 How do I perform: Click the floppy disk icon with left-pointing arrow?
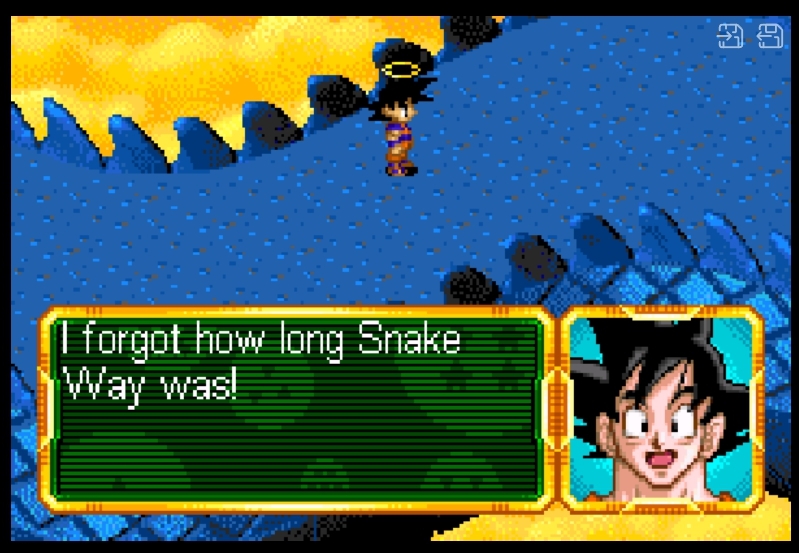[x=770, y=36]
